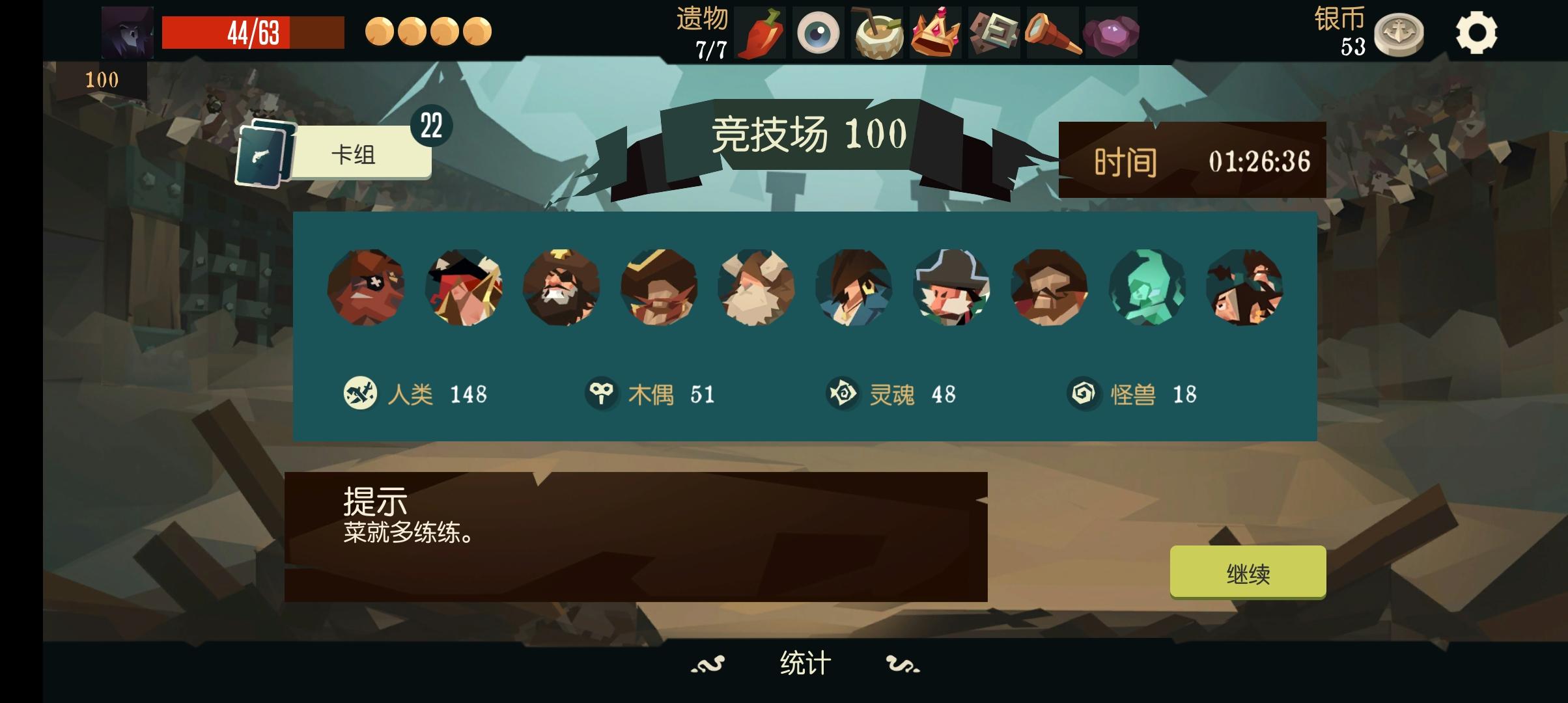
Task: Click the 灵魂 soul faction icon
Action: pos(845,392)
